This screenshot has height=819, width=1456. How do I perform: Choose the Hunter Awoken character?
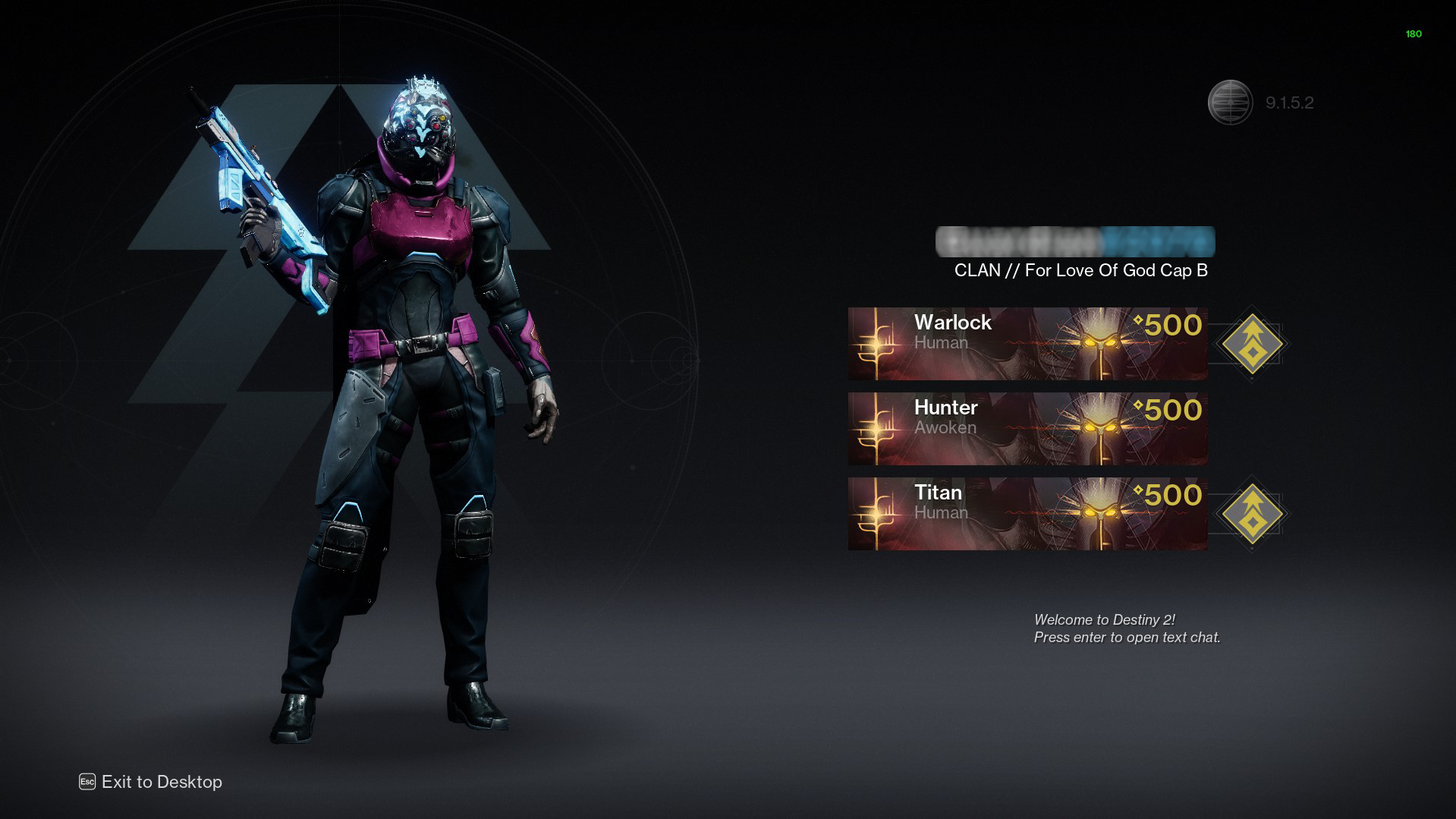tap(1027, 428)
